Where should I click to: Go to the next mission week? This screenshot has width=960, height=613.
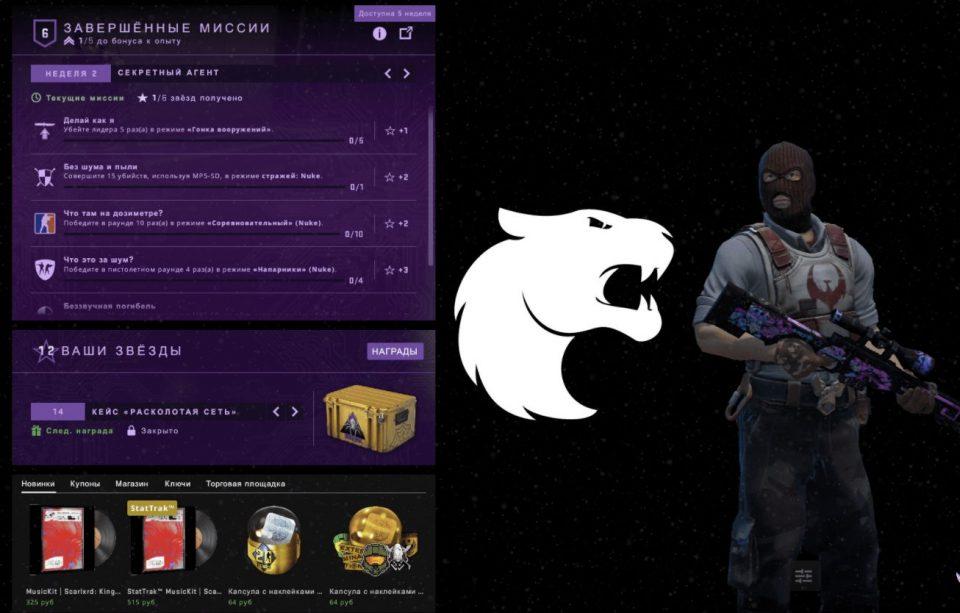[406, 73]
